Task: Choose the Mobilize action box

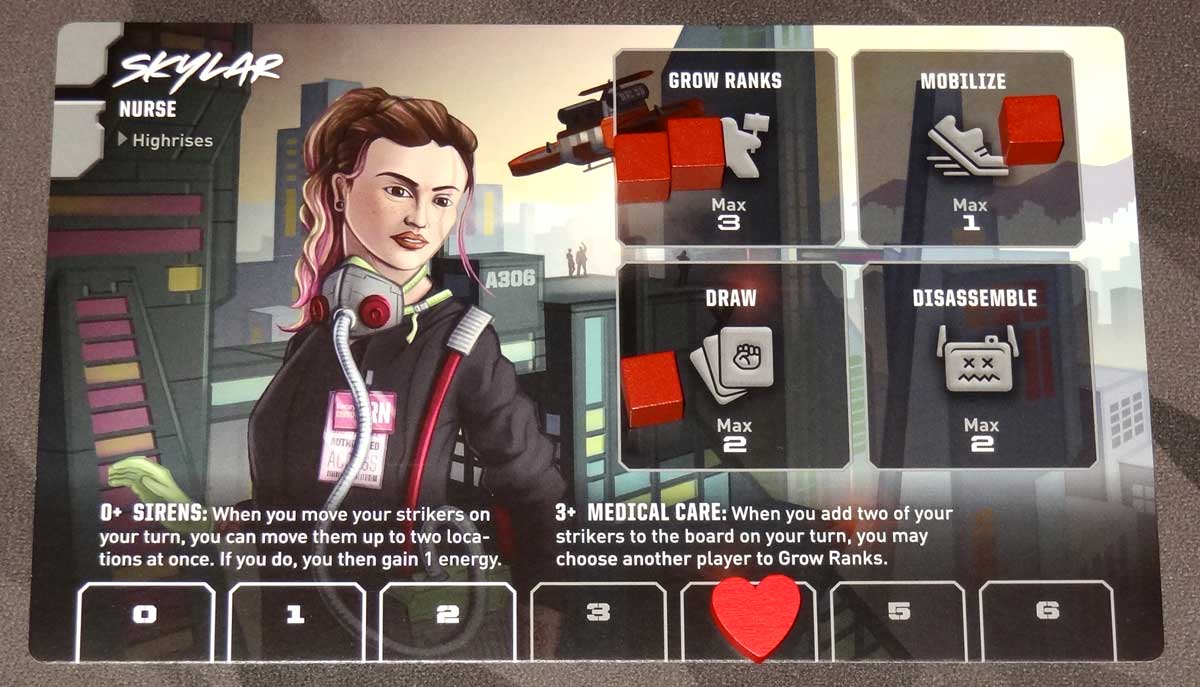Action: 968,148
